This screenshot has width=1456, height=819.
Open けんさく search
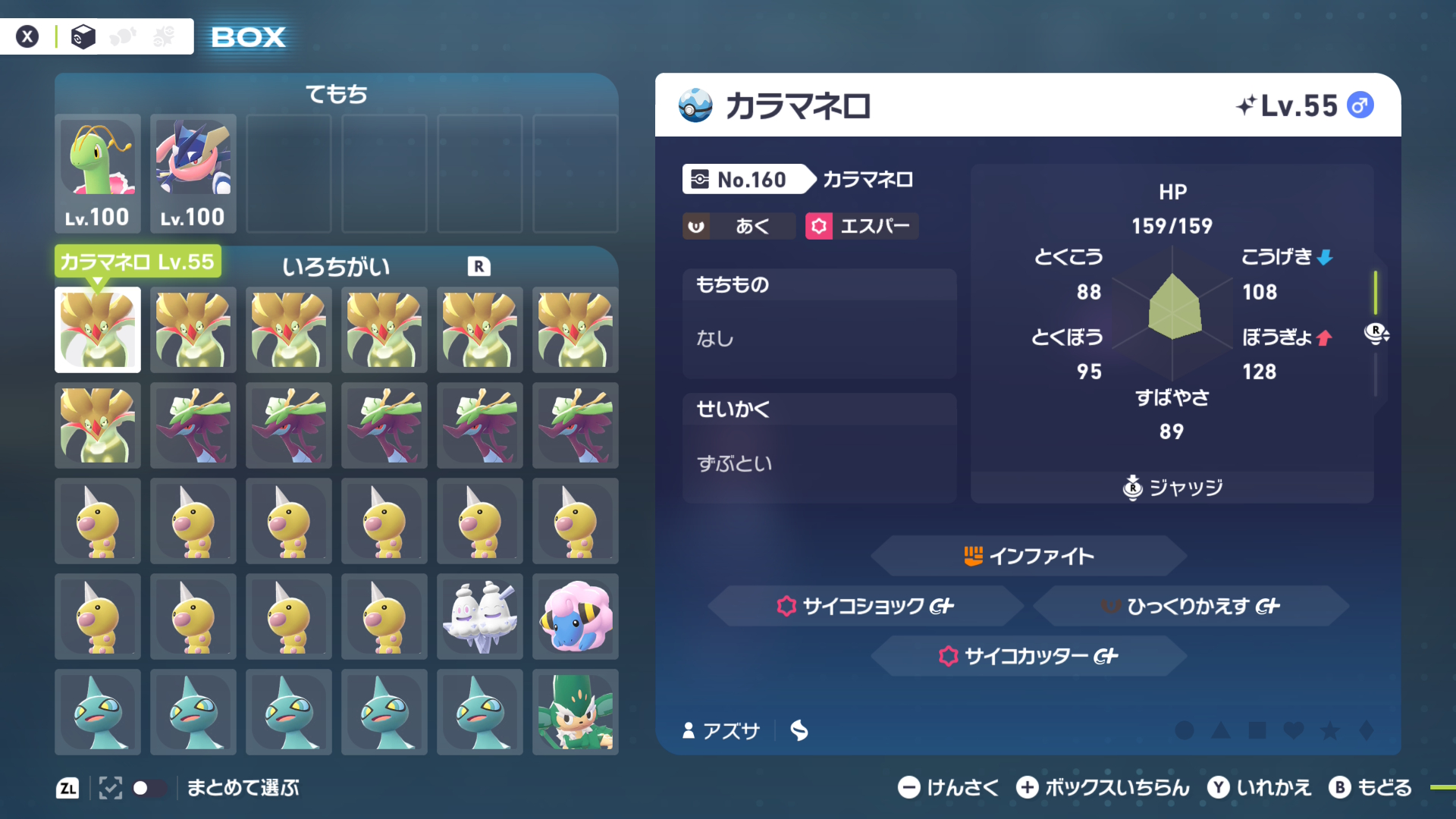948,788
